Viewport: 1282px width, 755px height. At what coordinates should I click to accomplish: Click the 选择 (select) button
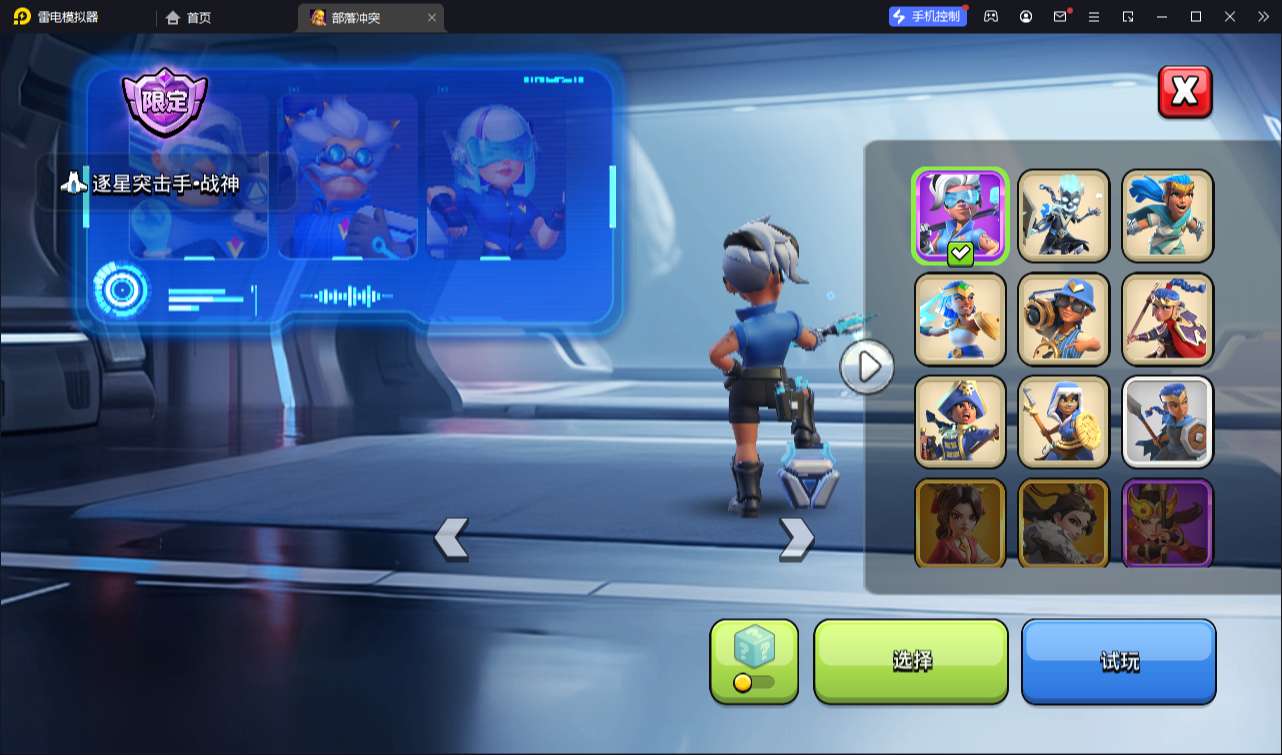click(911, 661)
